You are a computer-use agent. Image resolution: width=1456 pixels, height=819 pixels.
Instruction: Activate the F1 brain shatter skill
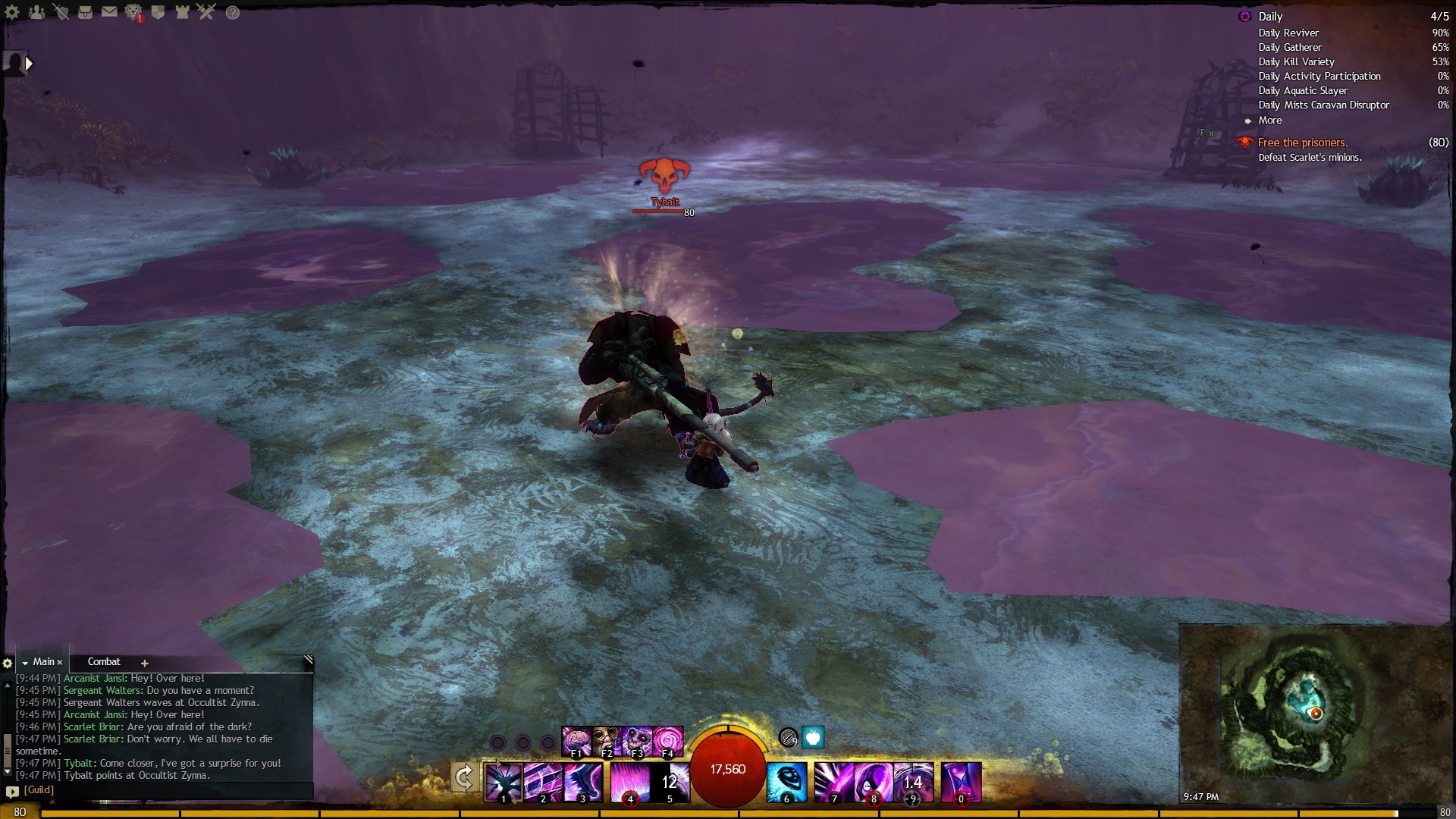click(x=576, y=741)
